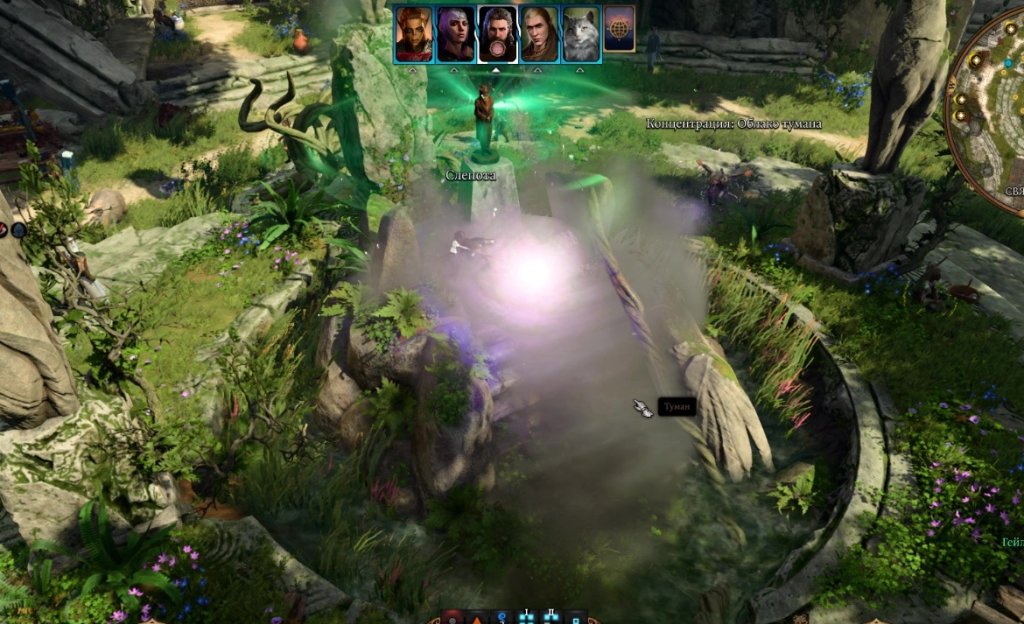Image resolution: width=1024 pixels, height=624 pixels.
Task: Click the globe card beside the party portraits
Action: click(x=619, y=34)
